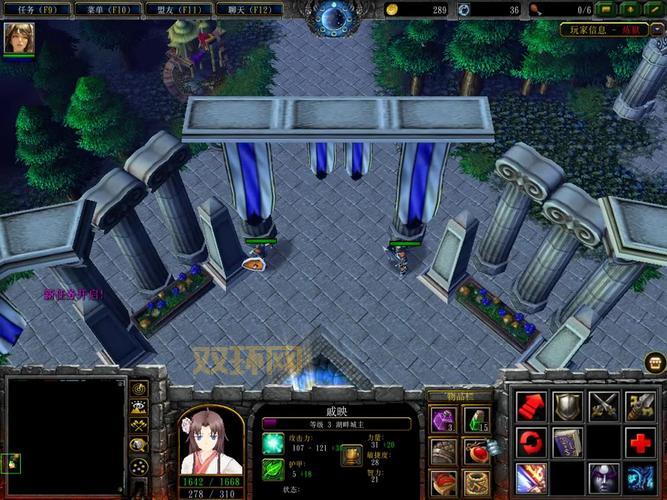Open the 任务 (F9) quests menu
The height and width of the screenshot is (500, 667).
[x=38, y=10]
